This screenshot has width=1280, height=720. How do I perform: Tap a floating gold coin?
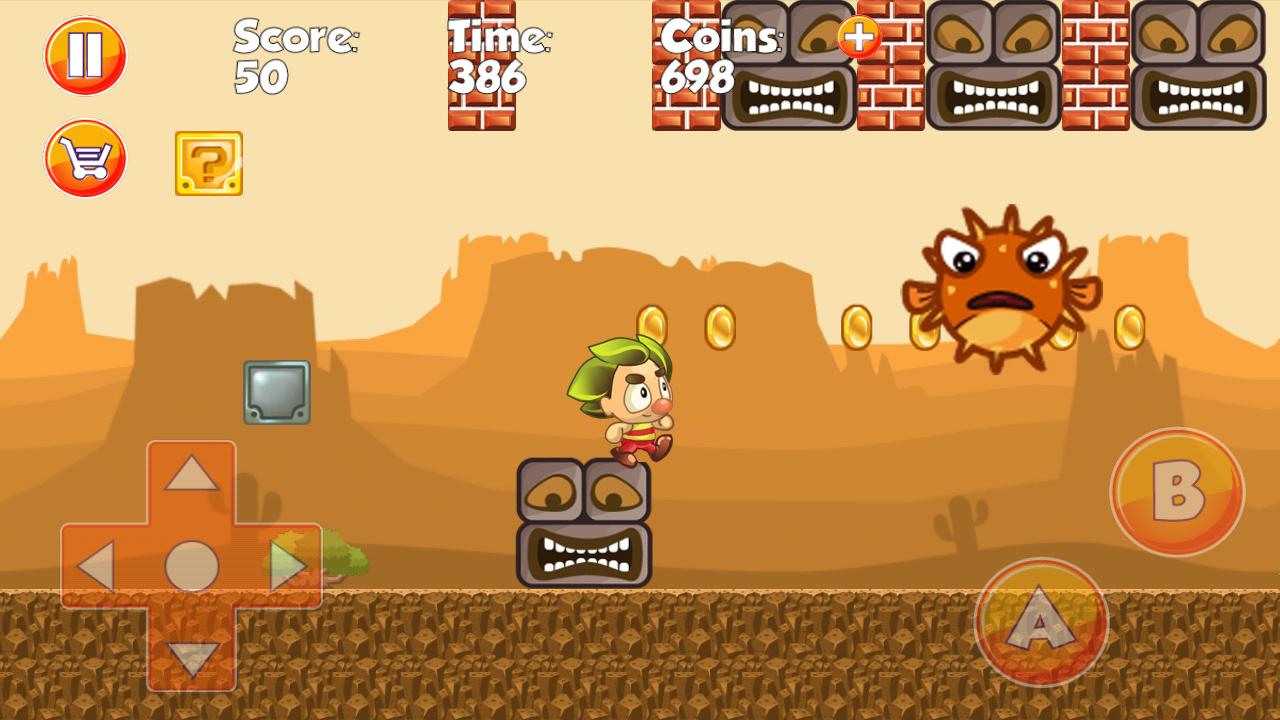click(718, 325)
